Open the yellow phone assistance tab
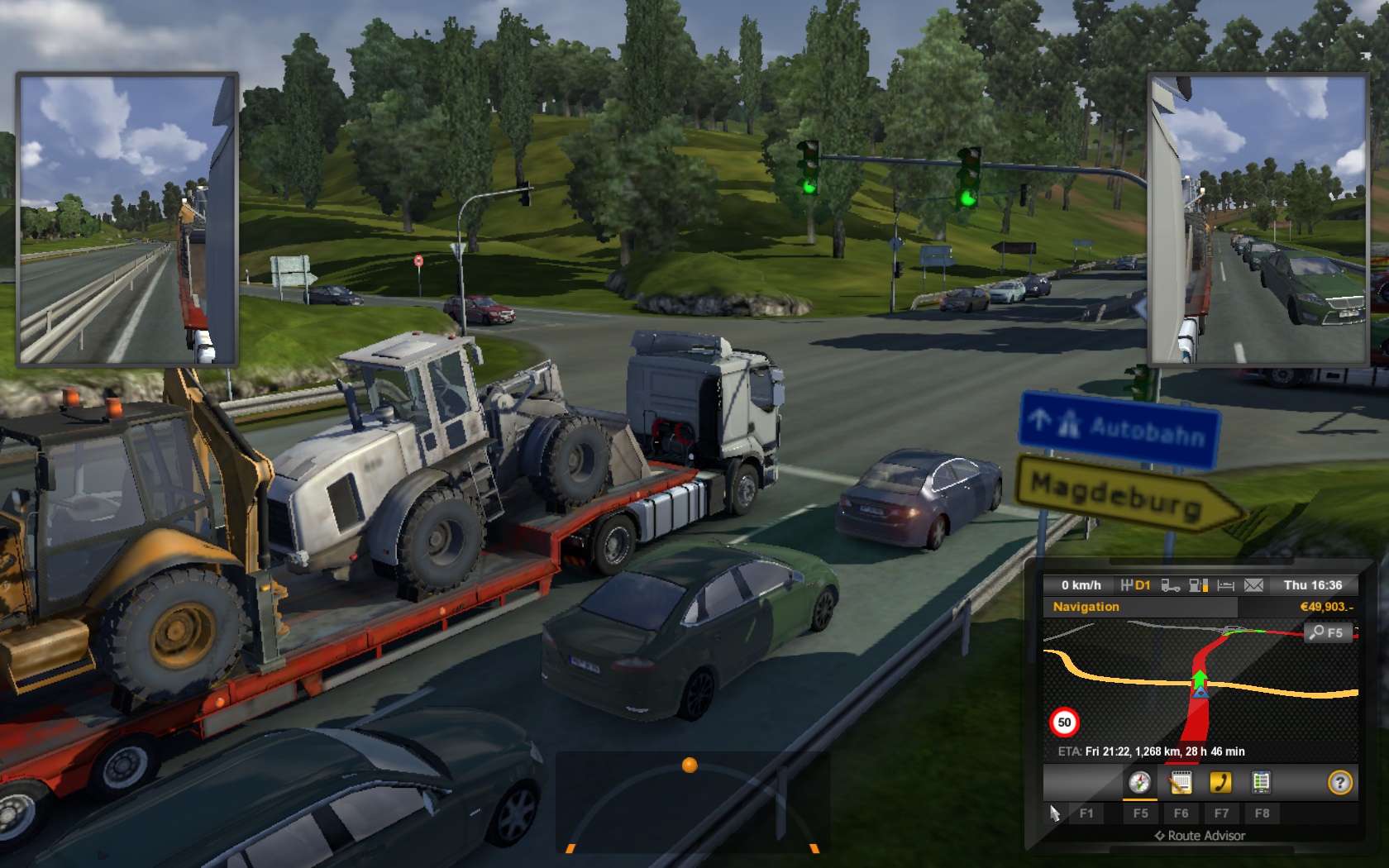The height and width of the screenshot is (868, 1389). tap(1220, 782)
